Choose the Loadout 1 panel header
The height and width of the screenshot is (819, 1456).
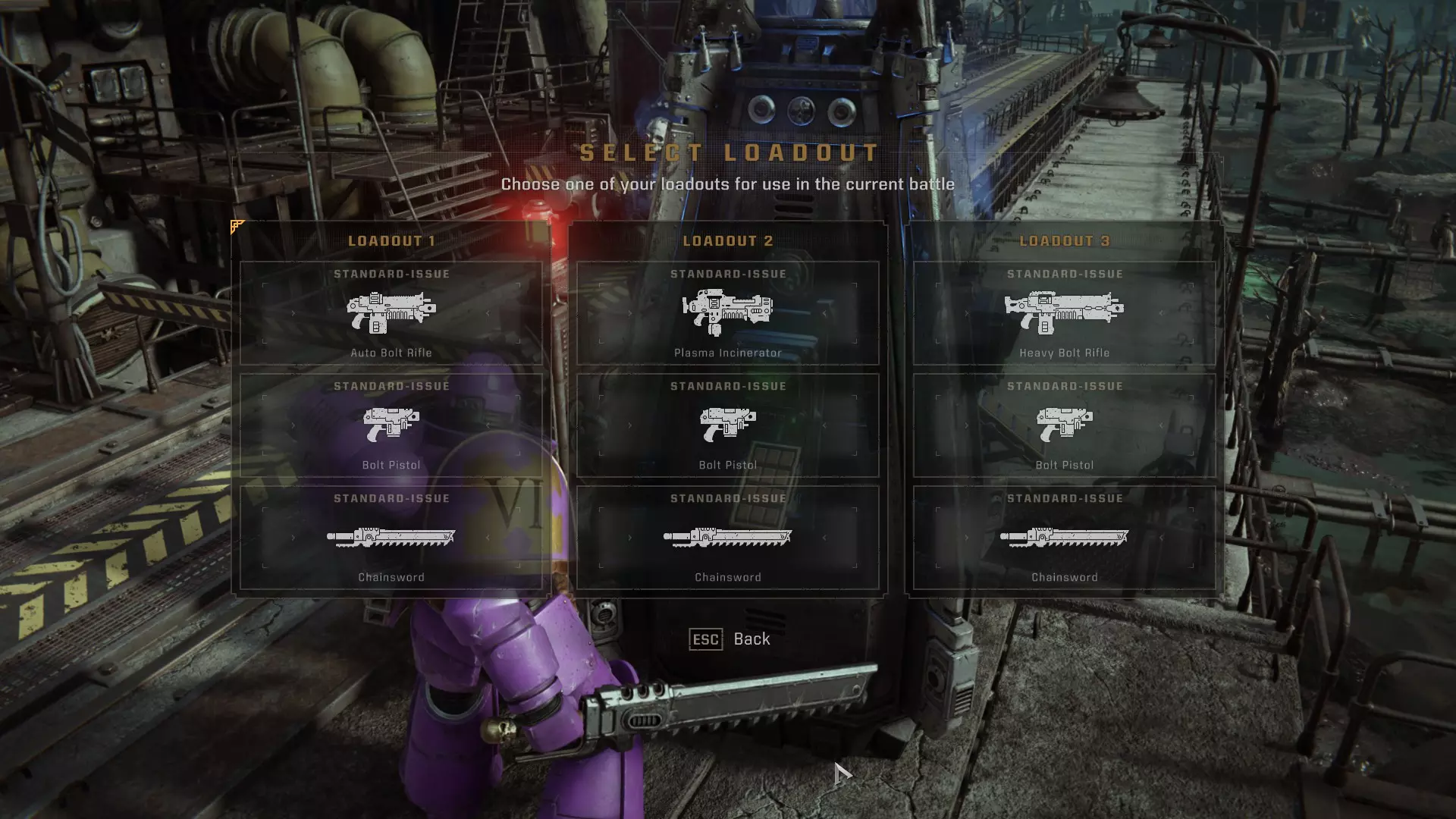point(391,241)
